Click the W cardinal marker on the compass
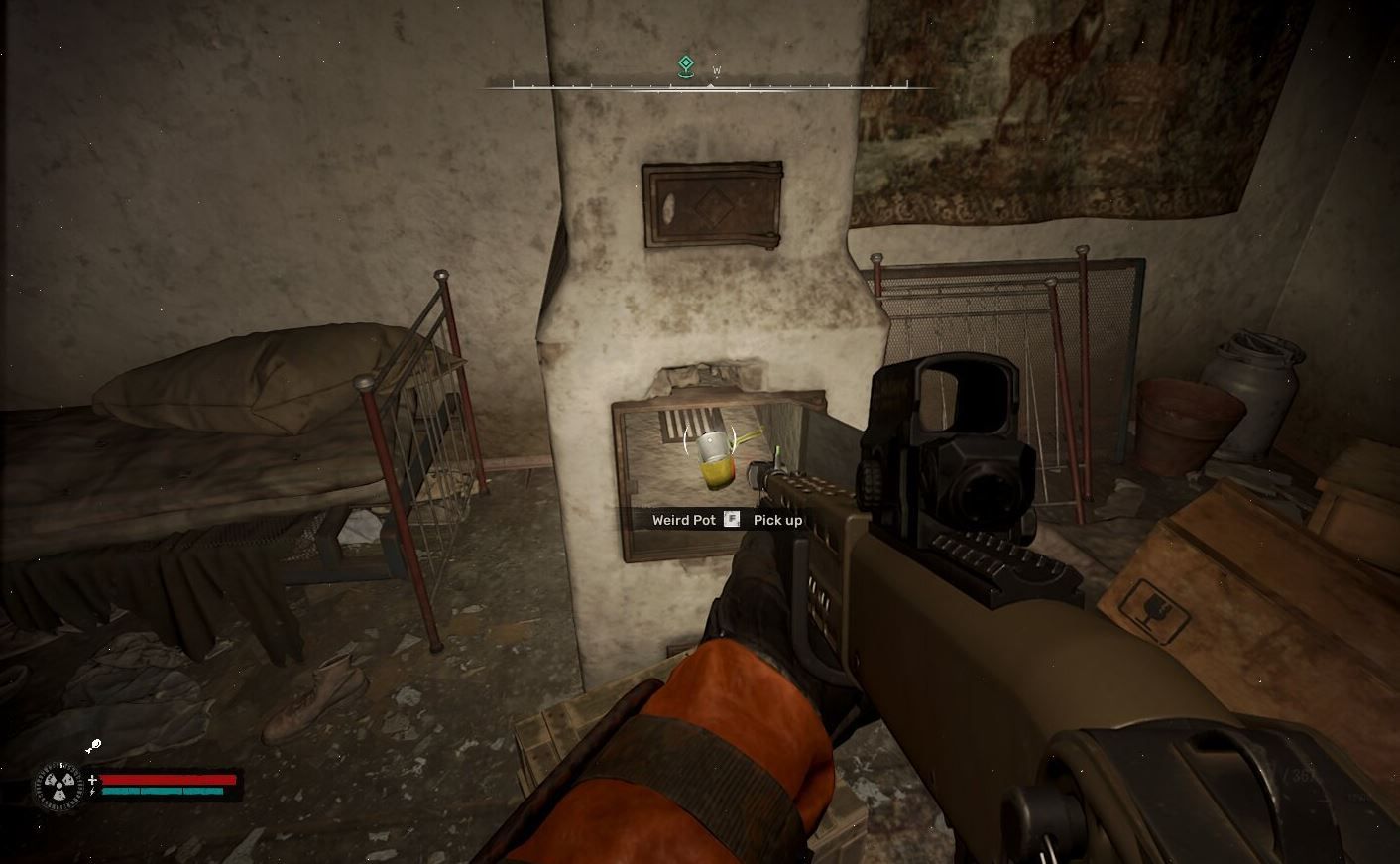 716,70
